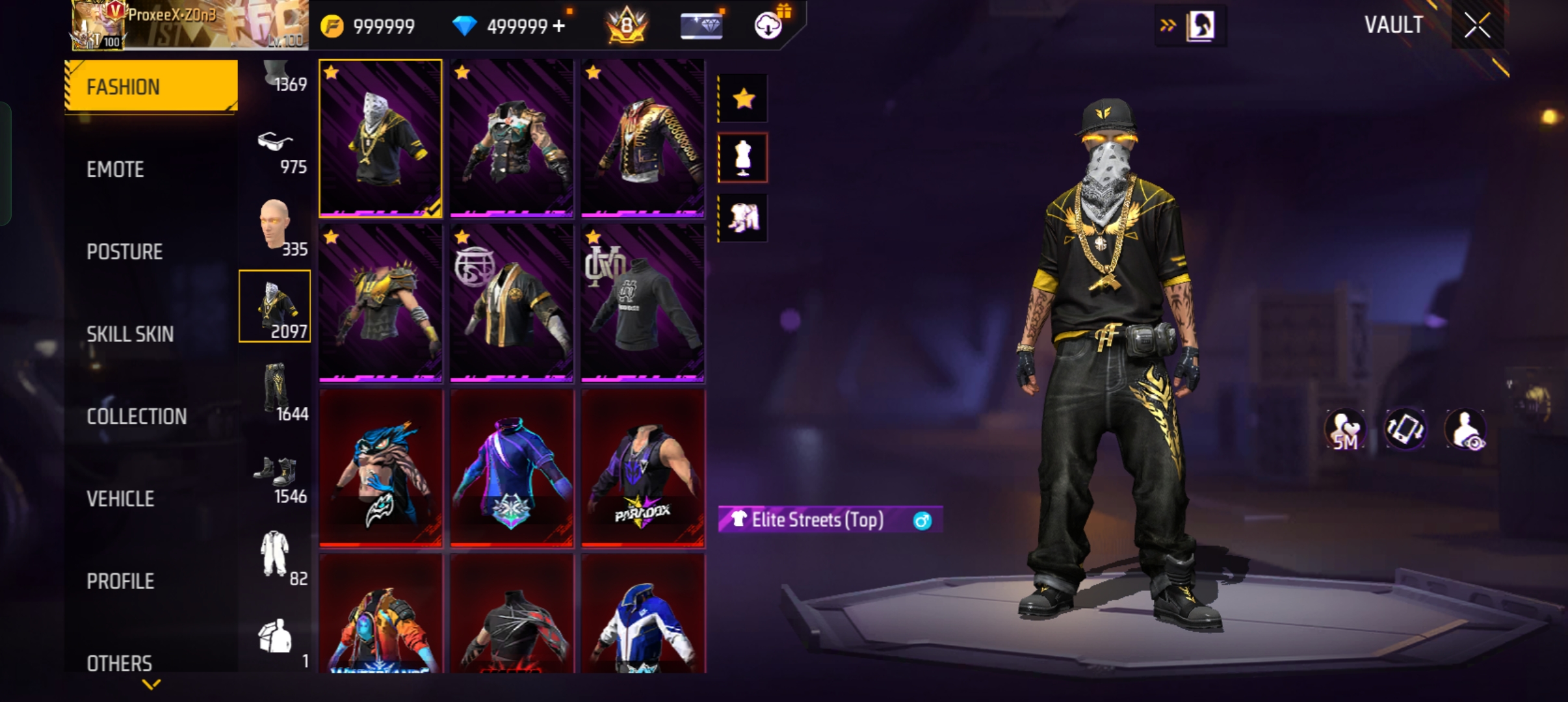This screenshot has height=702, width=1568.
Task: Choose the sunglasses accessory category
Action: click(275, 151)
